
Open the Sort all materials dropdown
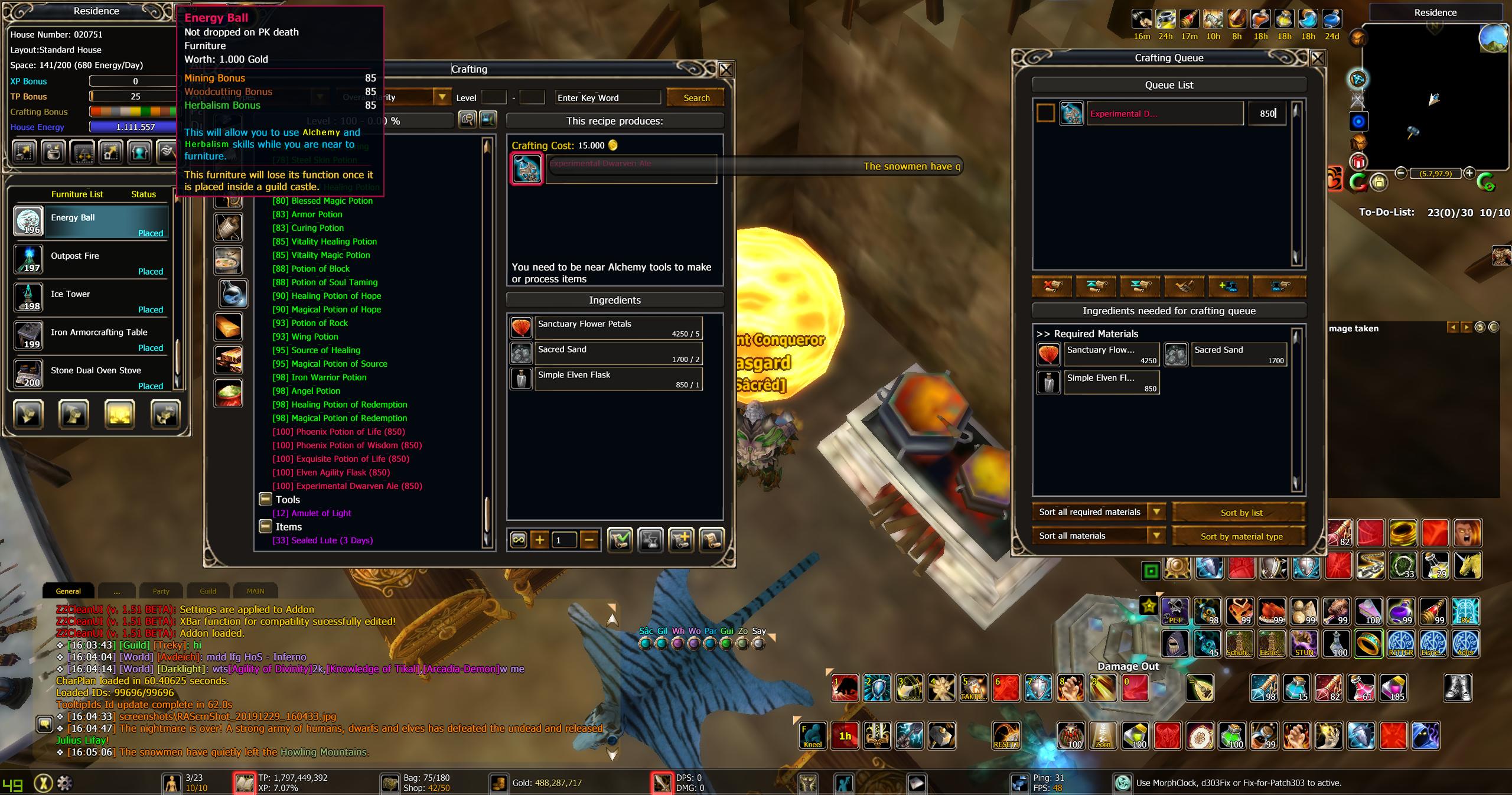click(x=1156, y=536)
